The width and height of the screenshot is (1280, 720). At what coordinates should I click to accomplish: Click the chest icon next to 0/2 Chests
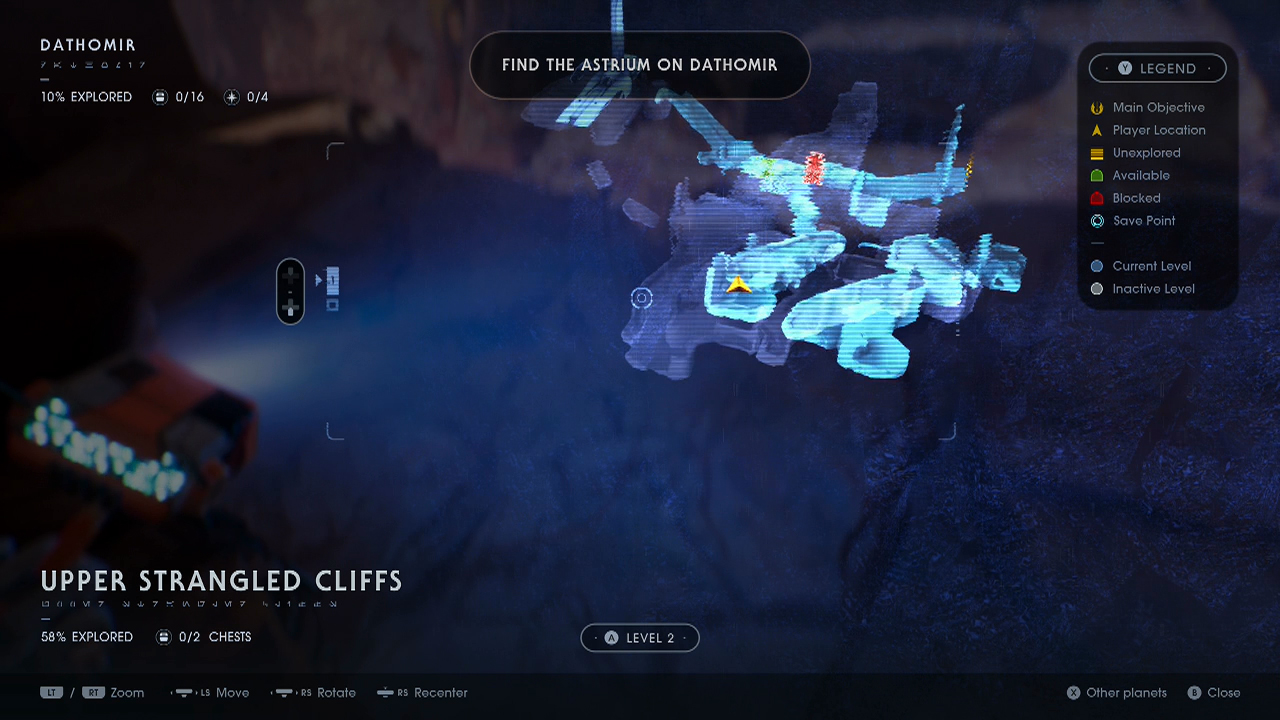point(163,637)
